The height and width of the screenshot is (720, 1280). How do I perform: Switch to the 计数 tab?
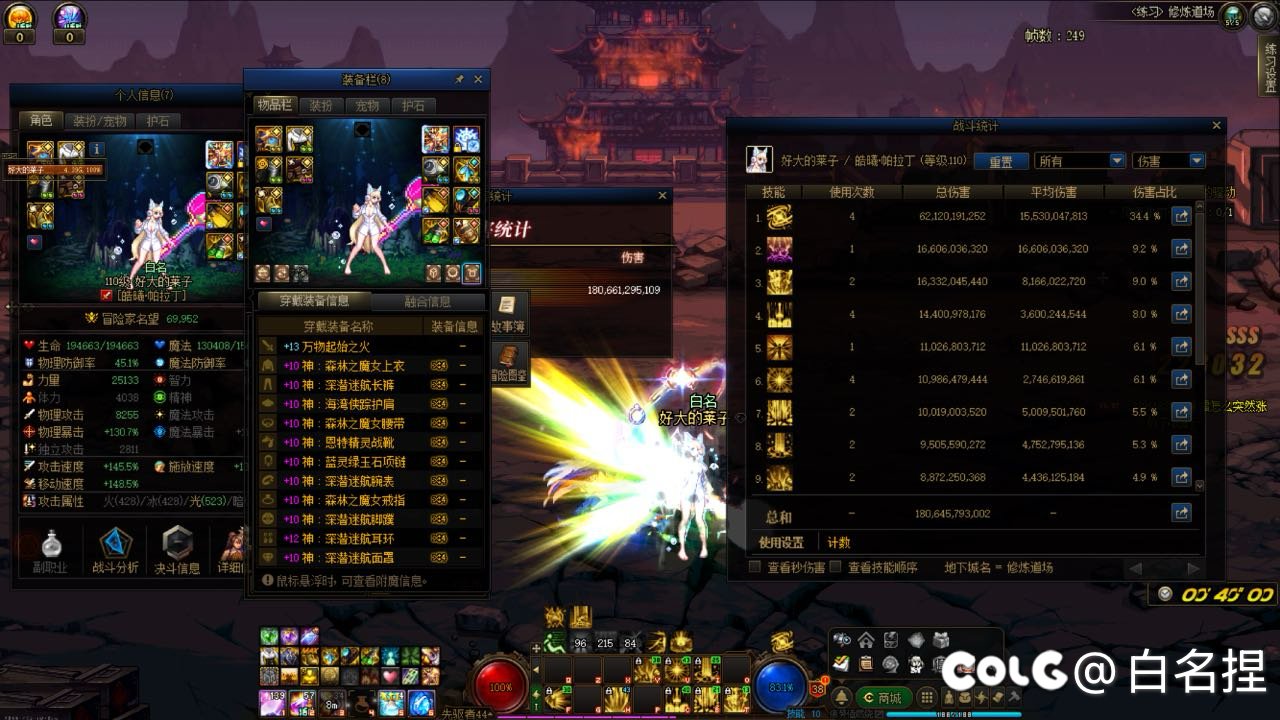(x=838, y=543)
